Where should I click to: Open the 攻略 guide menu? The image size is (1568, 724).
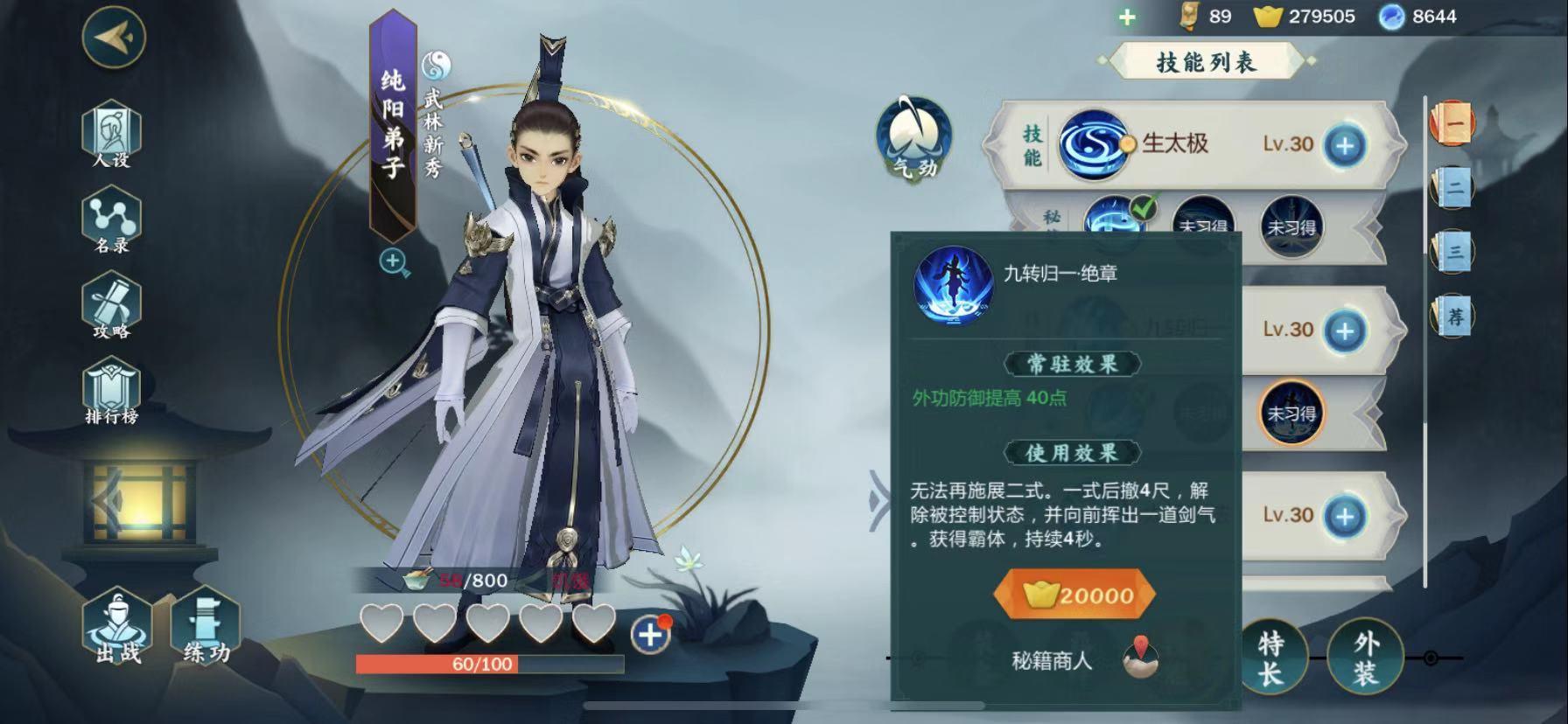point(111,308)
